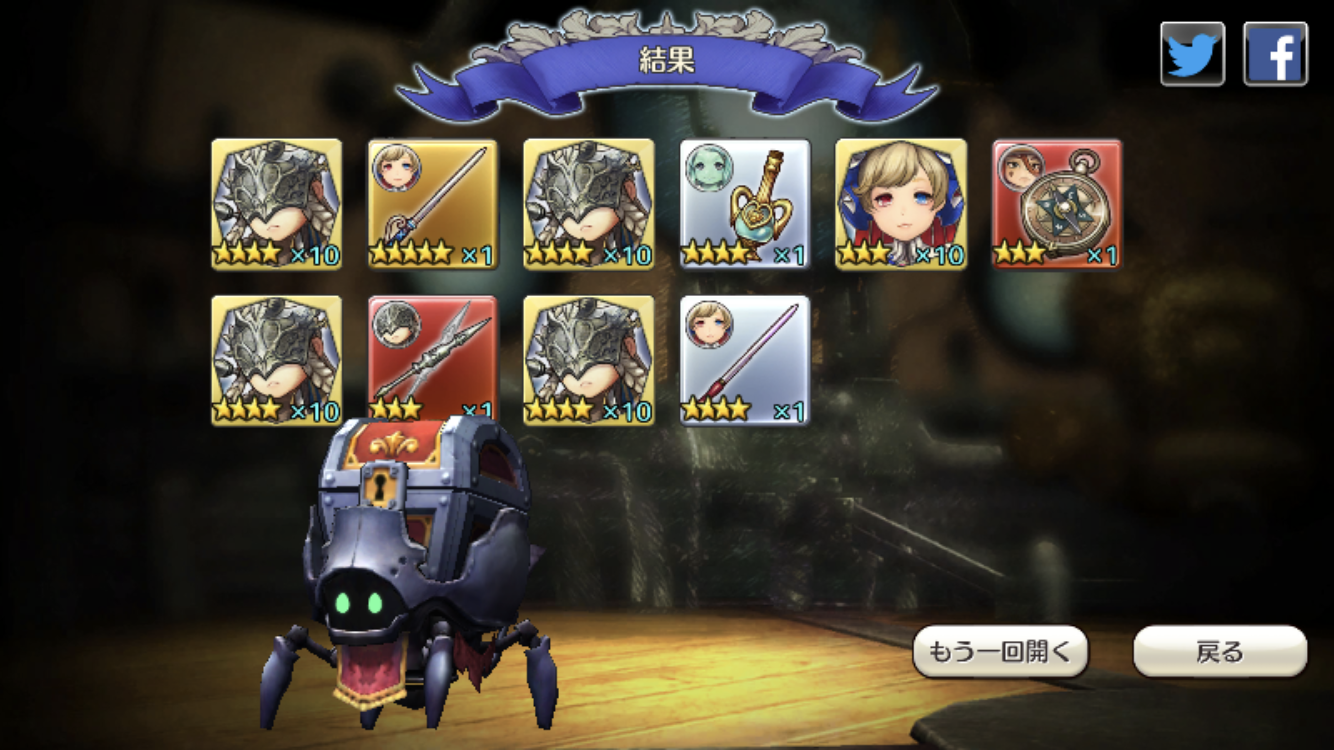Select the four-star red-tipped spear tile
This screenshot has height=750, width=1334.
(745, 360)
